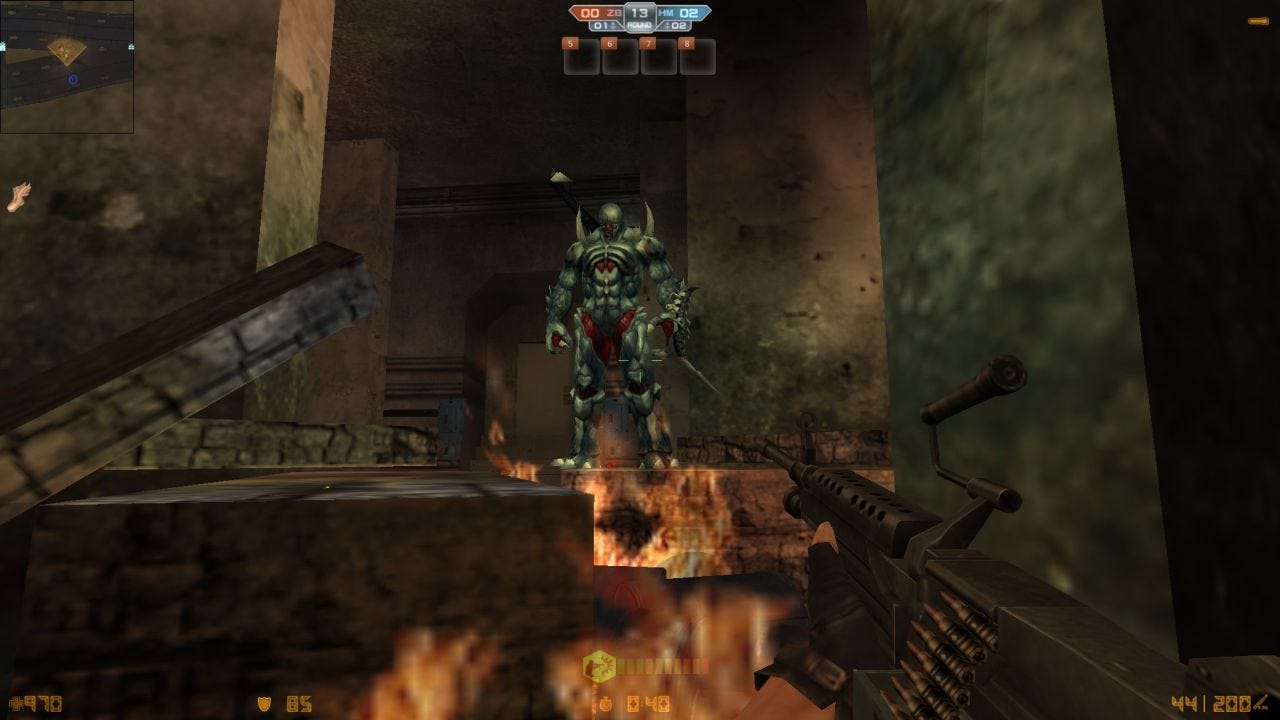Click the ROUND 13 counter panel
Image resolution: width=1280 pixels, height=720 pixels.
click(640, 16)
